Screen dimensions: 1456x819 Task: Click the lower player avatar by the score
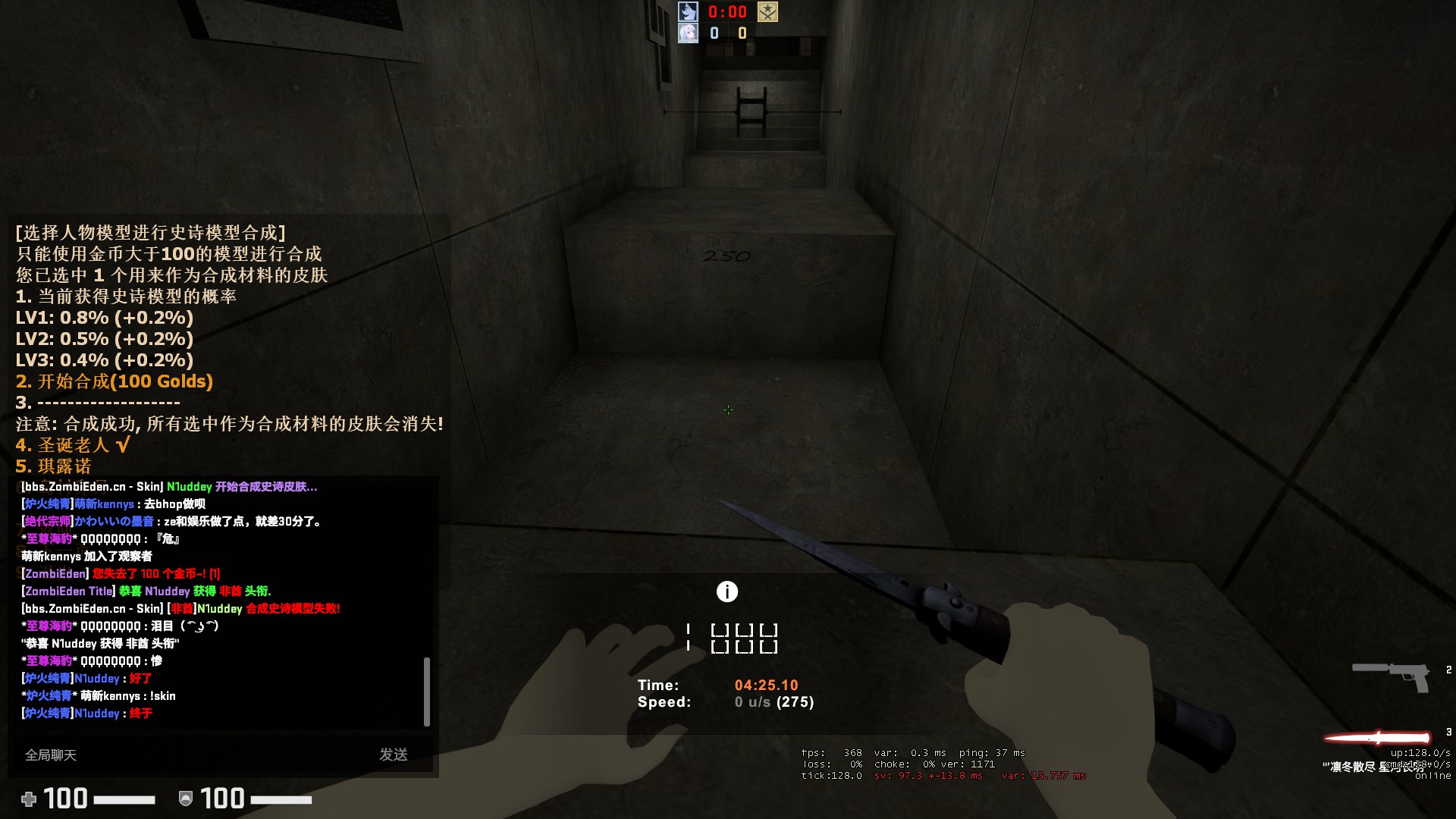pos(688,33)
